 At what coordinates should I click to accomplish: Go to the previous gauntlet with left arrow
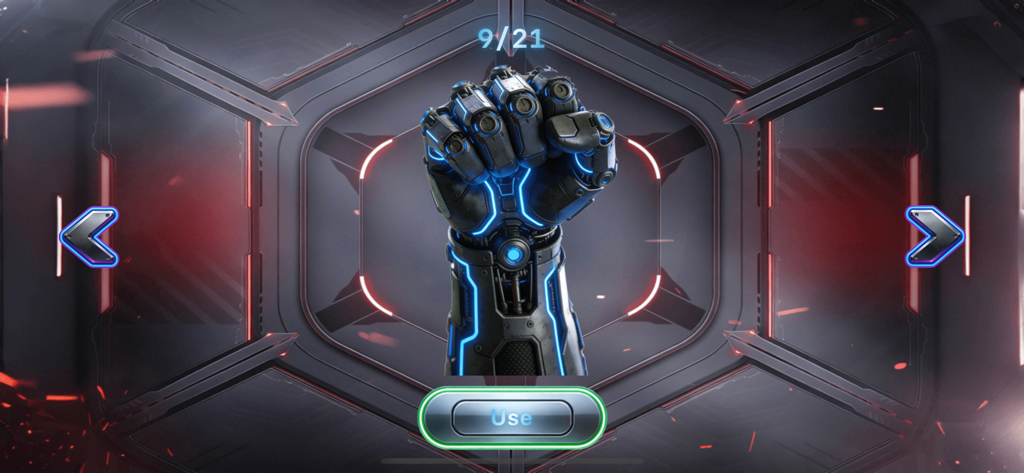tap(89, 237)
